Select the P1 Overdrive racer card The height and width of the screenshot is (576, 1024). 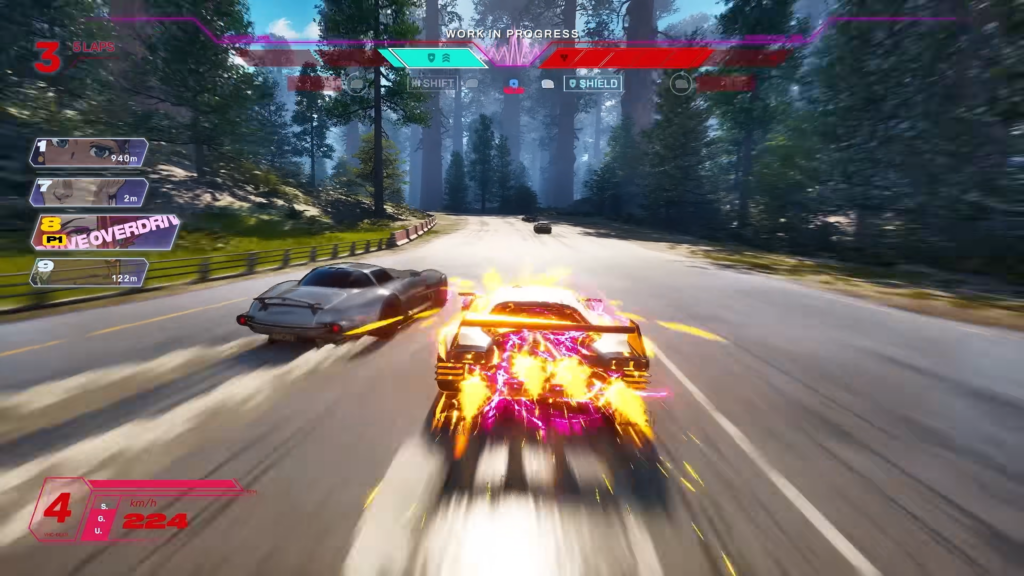pyautogui.click(x=105, y=232)
